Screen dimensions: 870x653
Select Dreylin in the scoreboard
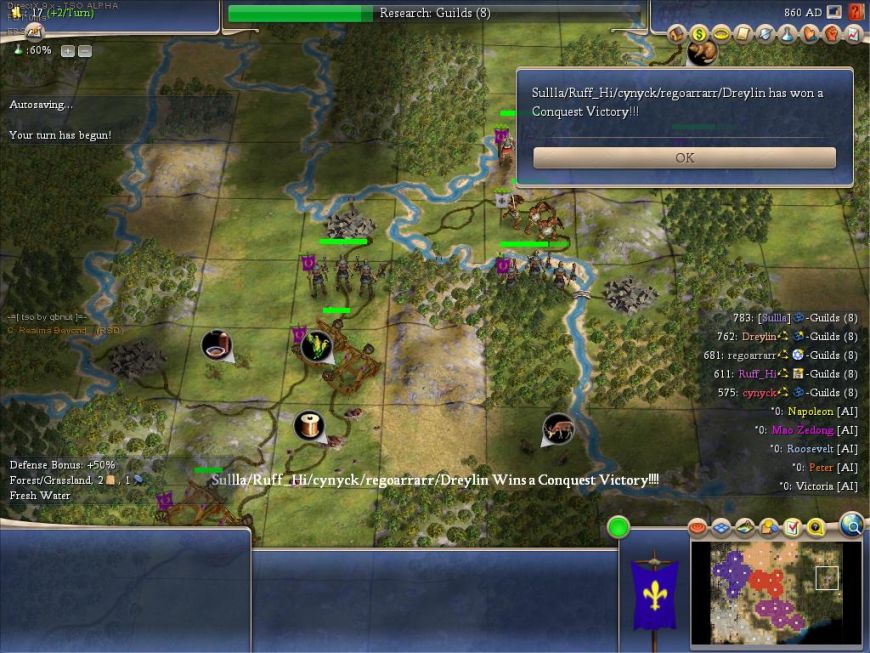759,337
